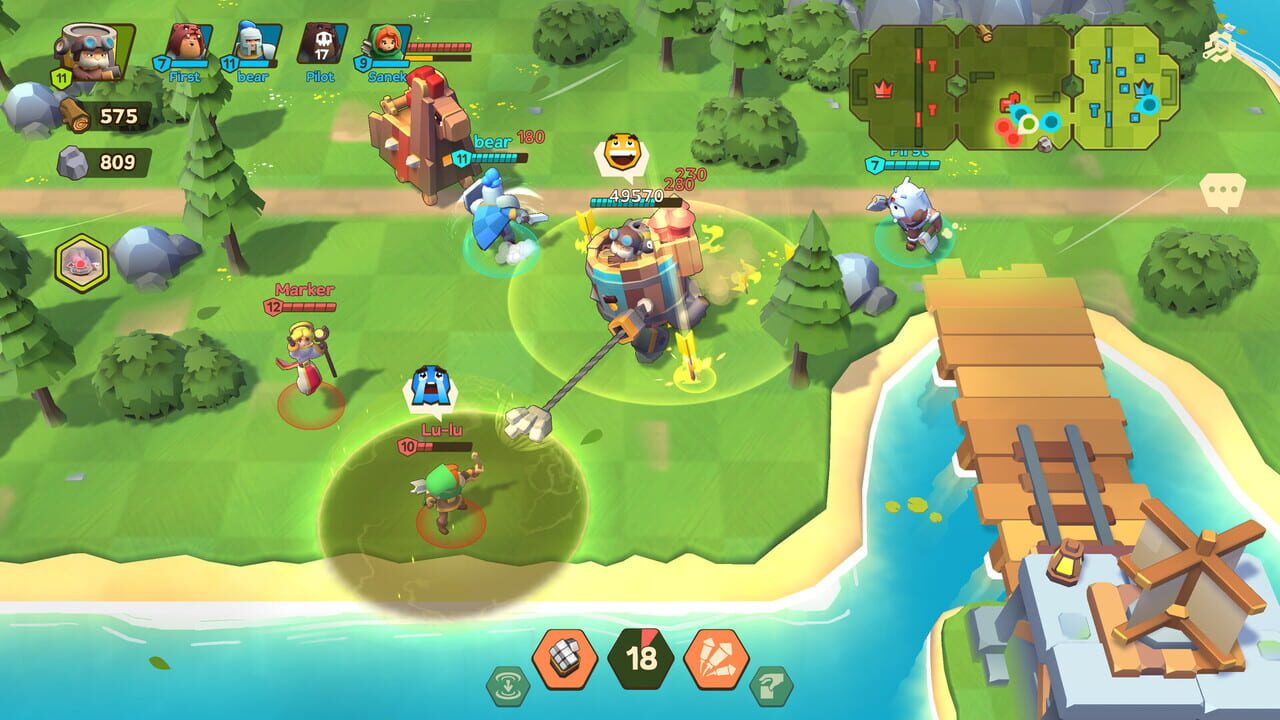Select the crate-building tool icon
1280x720 pixels.
coord(564,661)
